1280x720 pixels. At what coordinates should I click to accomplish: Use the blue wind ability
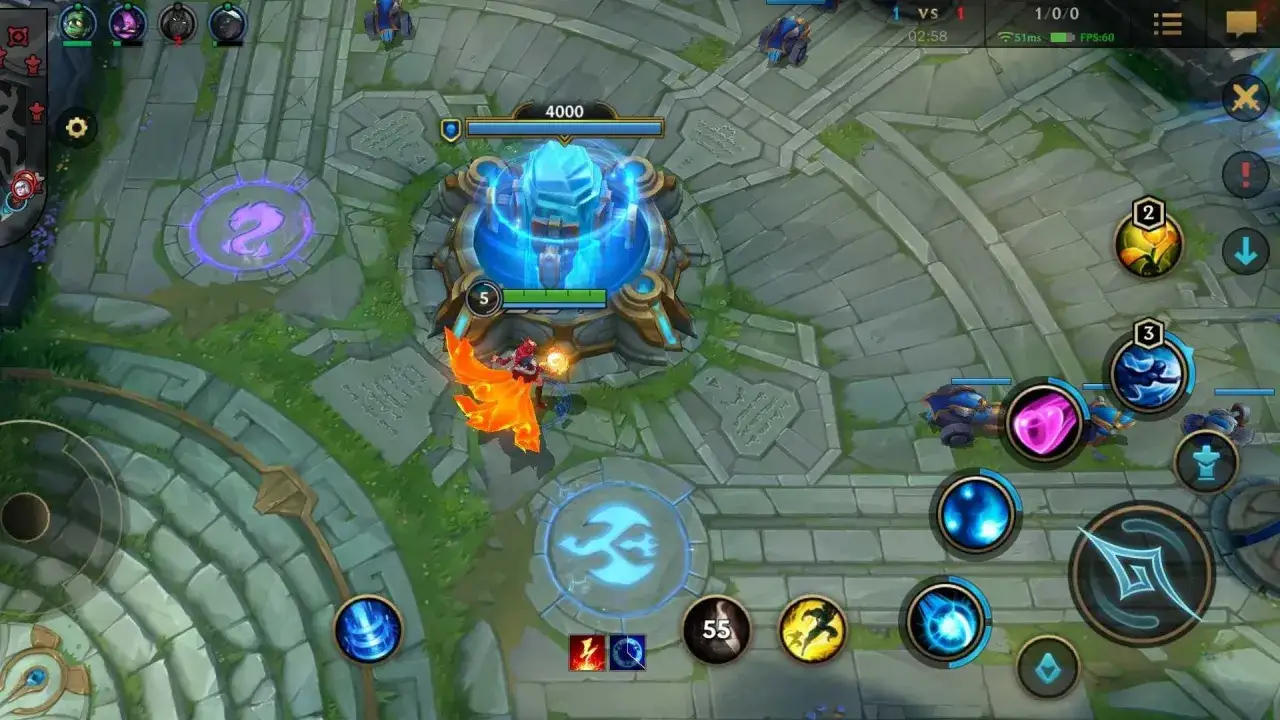pos(1147,372)
